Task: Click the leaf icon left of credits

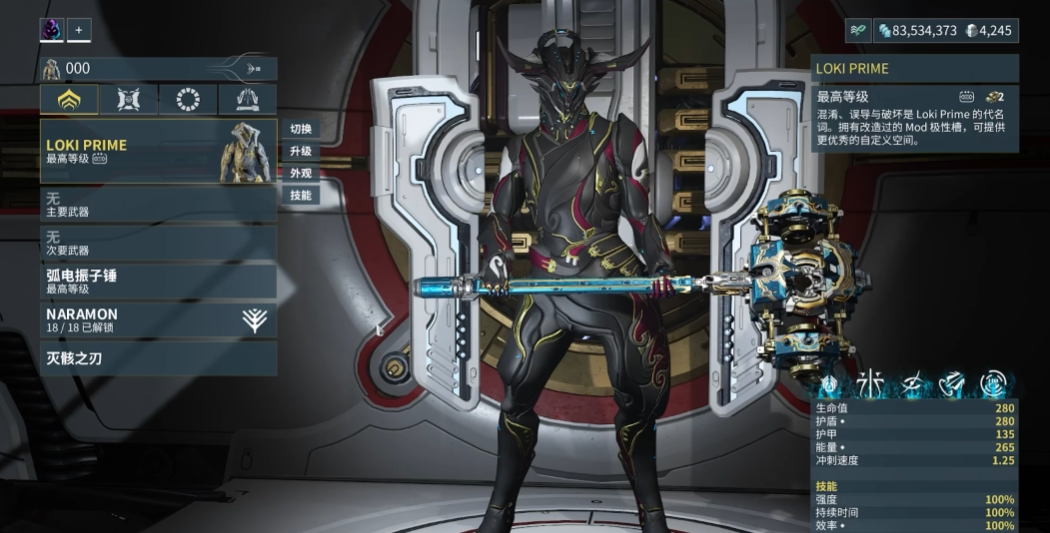Action: [860, 31]
